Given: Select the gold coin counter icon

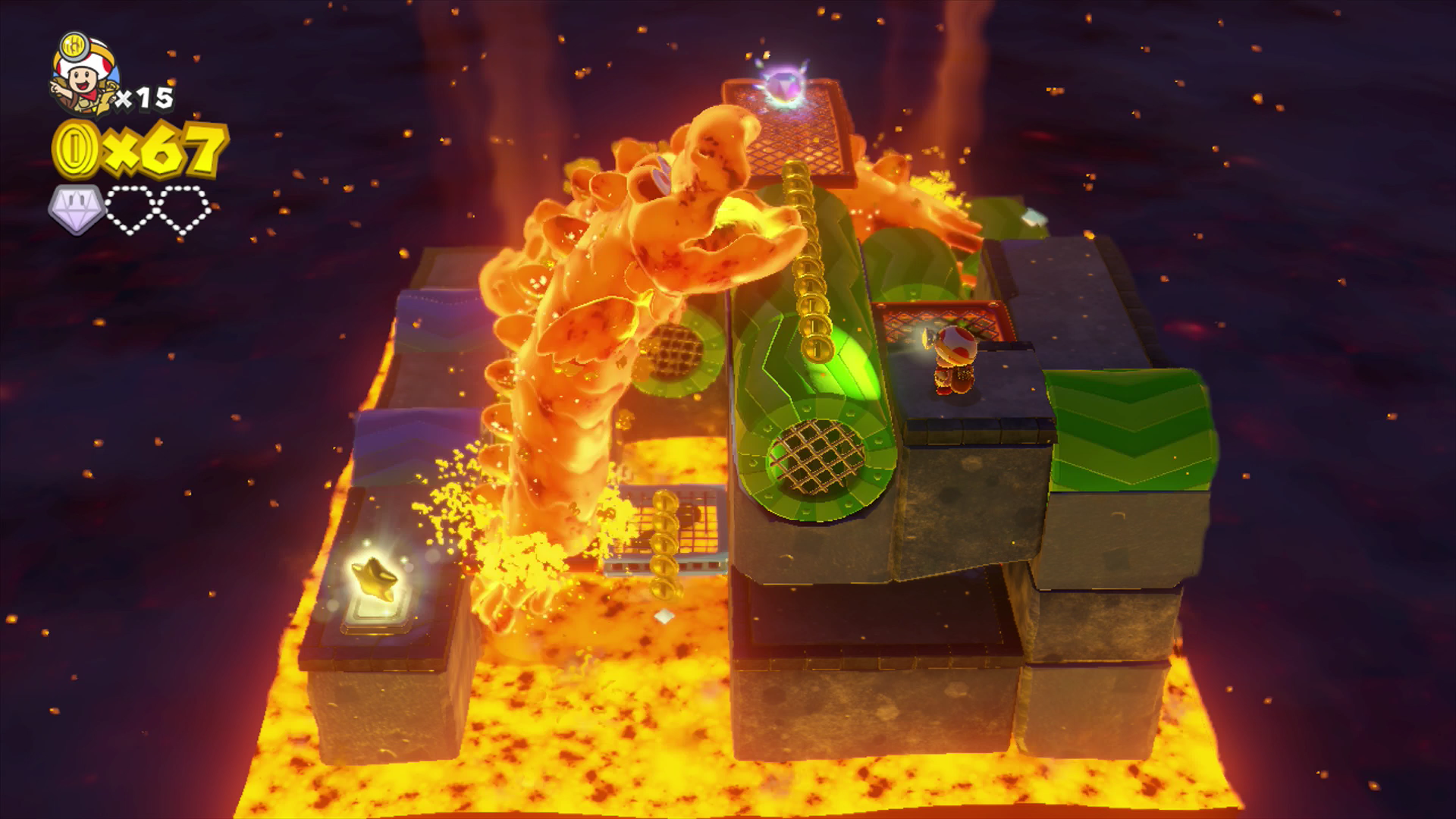Looking at the screenshot, I should pos(77,149).
